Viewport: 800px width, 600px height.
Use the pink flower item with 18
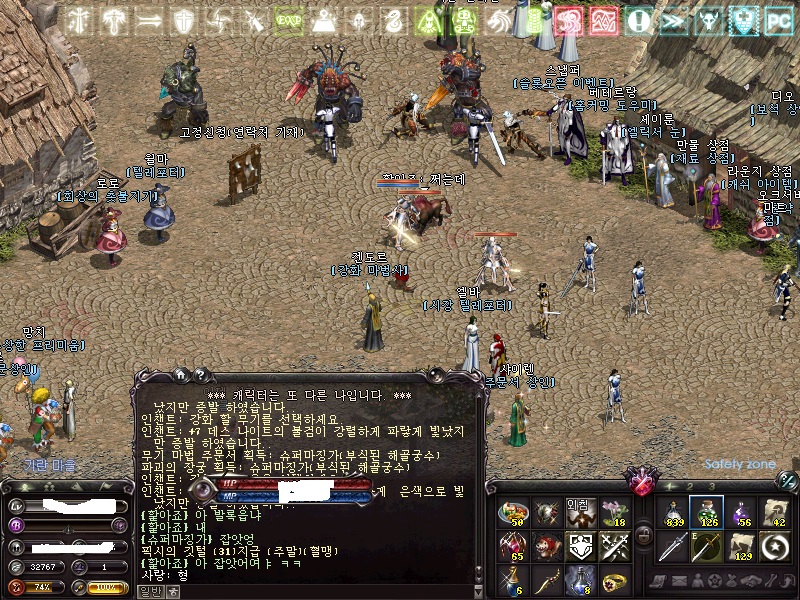tap(614, 512)
